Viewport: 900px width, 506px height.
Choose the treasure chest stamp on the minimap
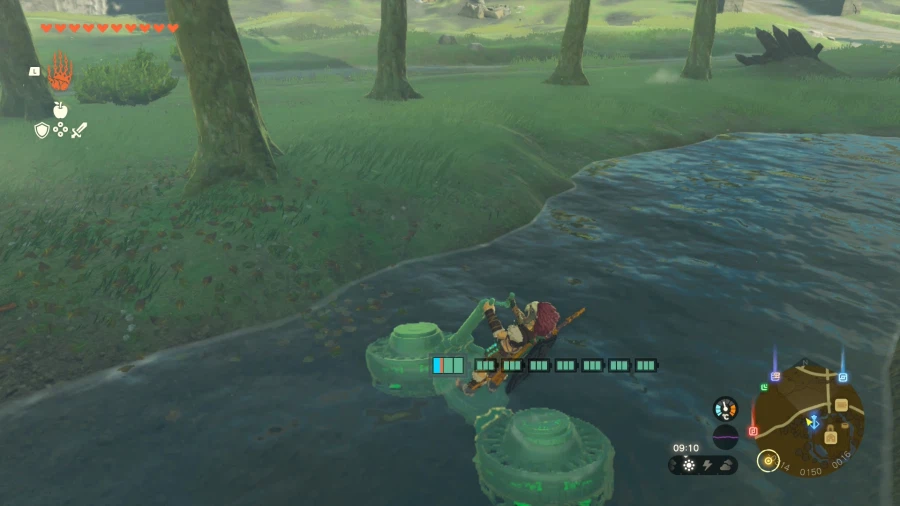click(x=841, y=405)
